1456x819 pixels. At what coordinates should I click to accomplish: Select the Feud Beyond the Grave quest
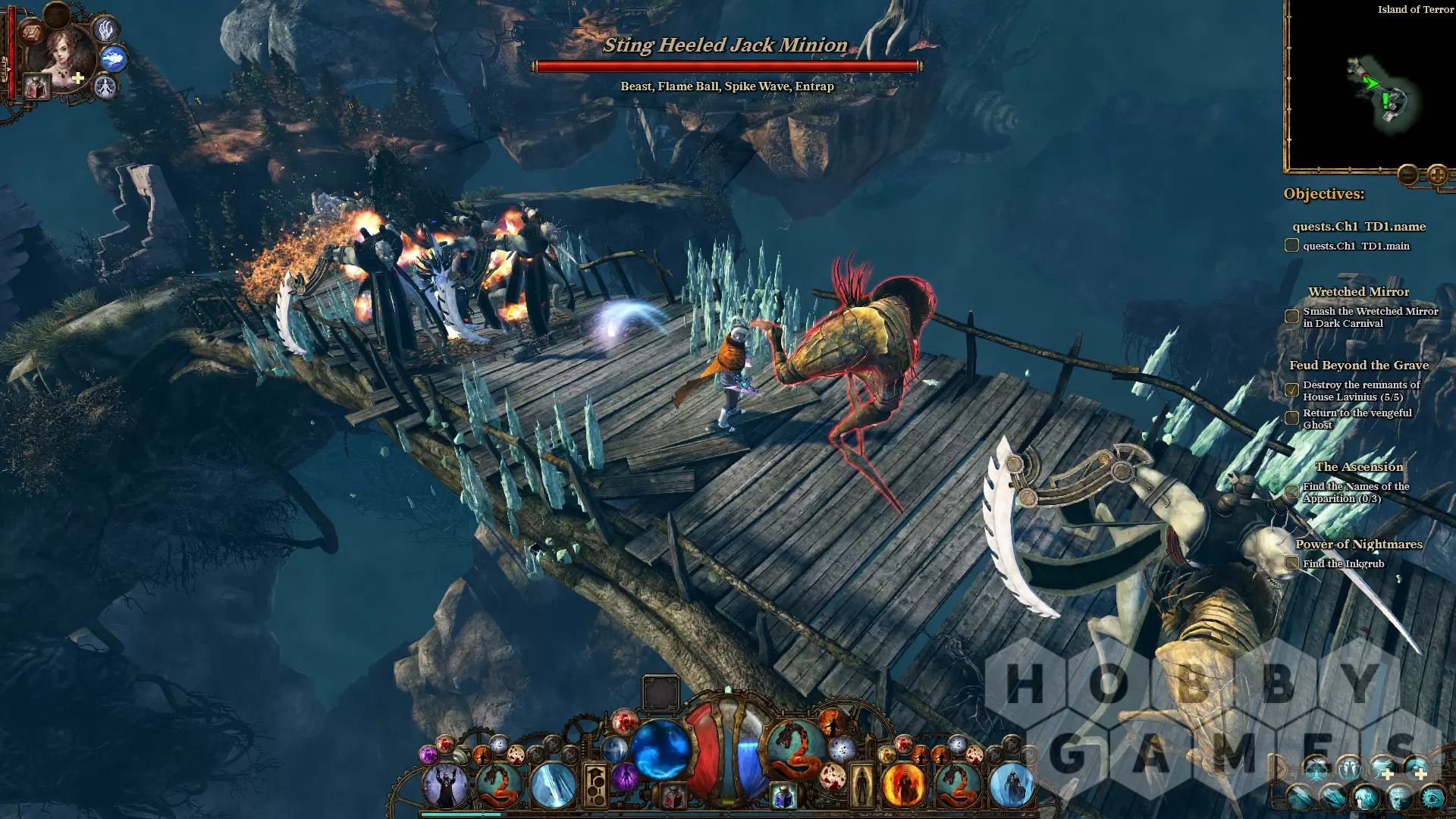1358,366
